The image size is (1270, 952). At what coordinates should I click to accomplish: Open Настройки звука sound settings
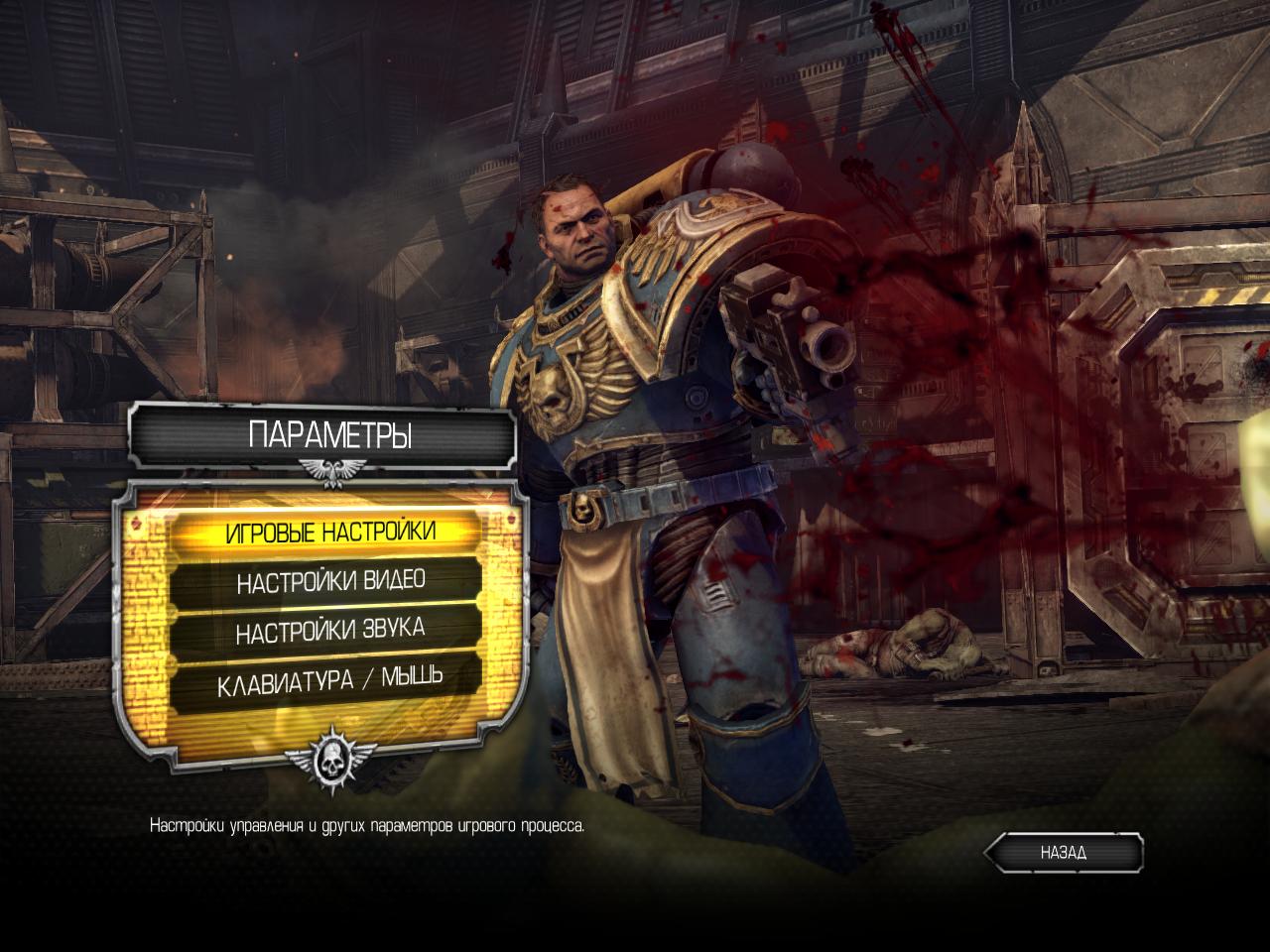(x=330, y=631)
